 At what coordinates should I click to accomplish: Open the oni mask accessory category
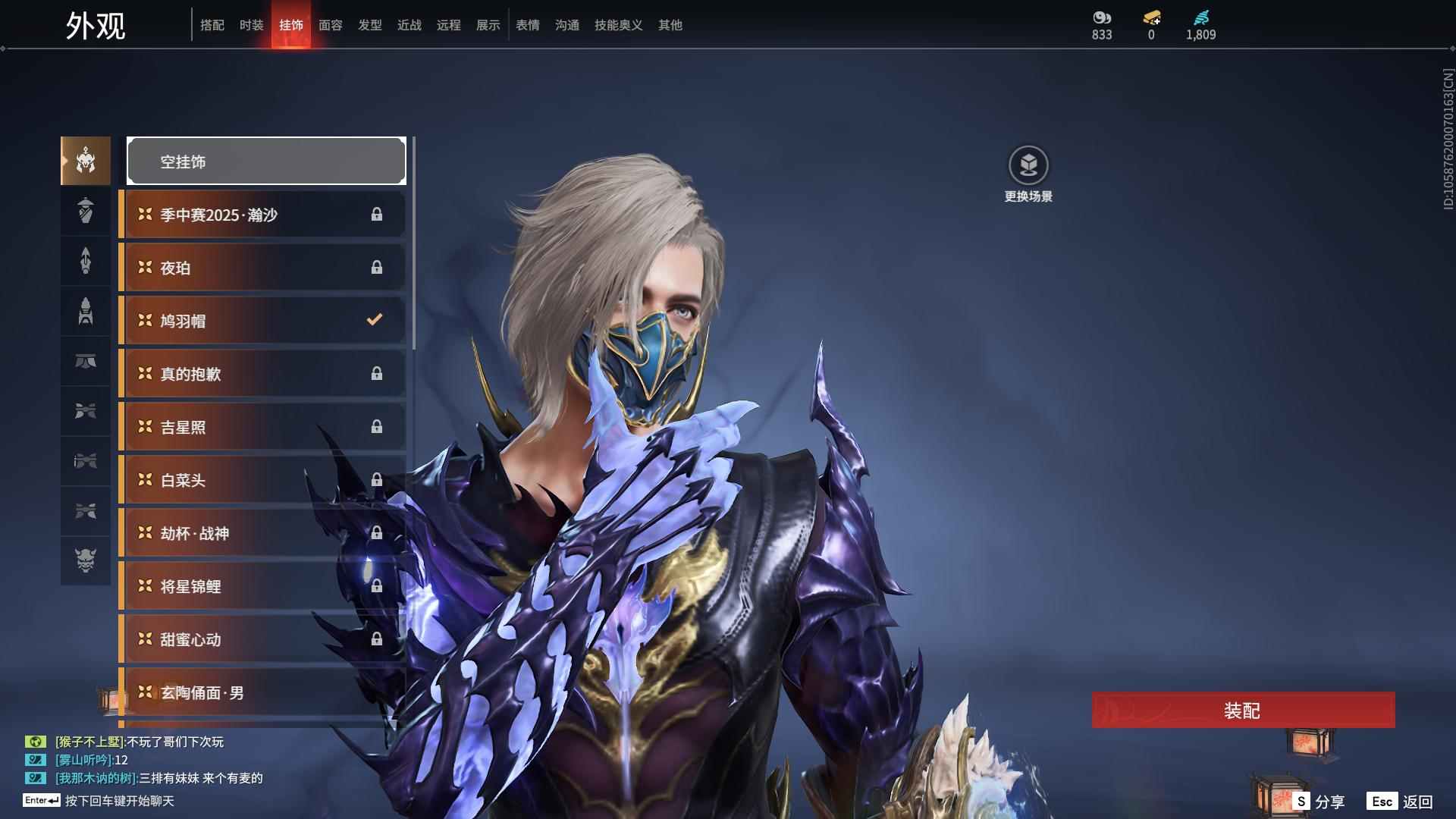point(86,560)
